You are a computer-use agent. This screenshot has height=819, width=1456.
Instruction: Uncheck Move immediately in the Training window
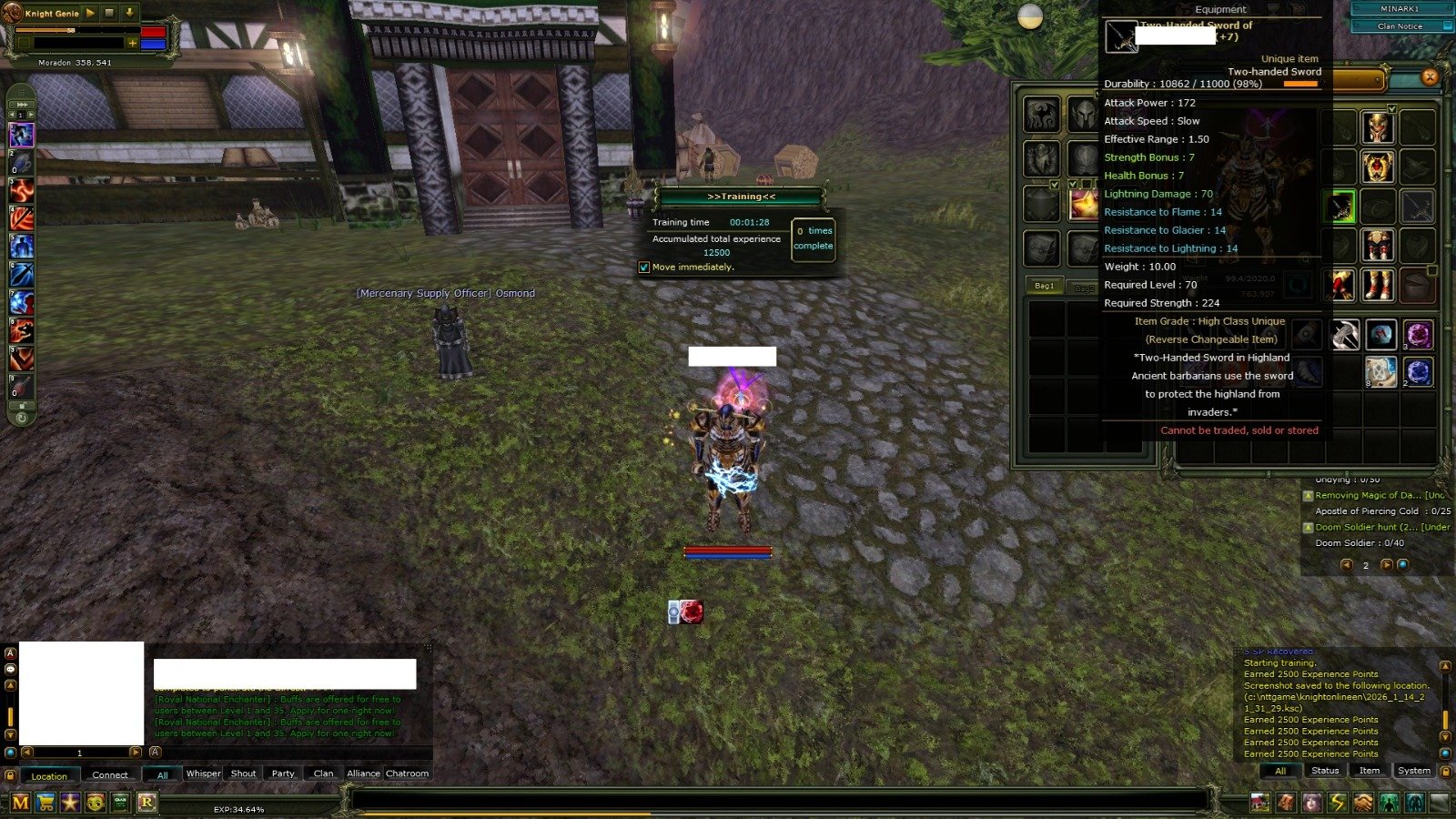(x=643, y=267)
